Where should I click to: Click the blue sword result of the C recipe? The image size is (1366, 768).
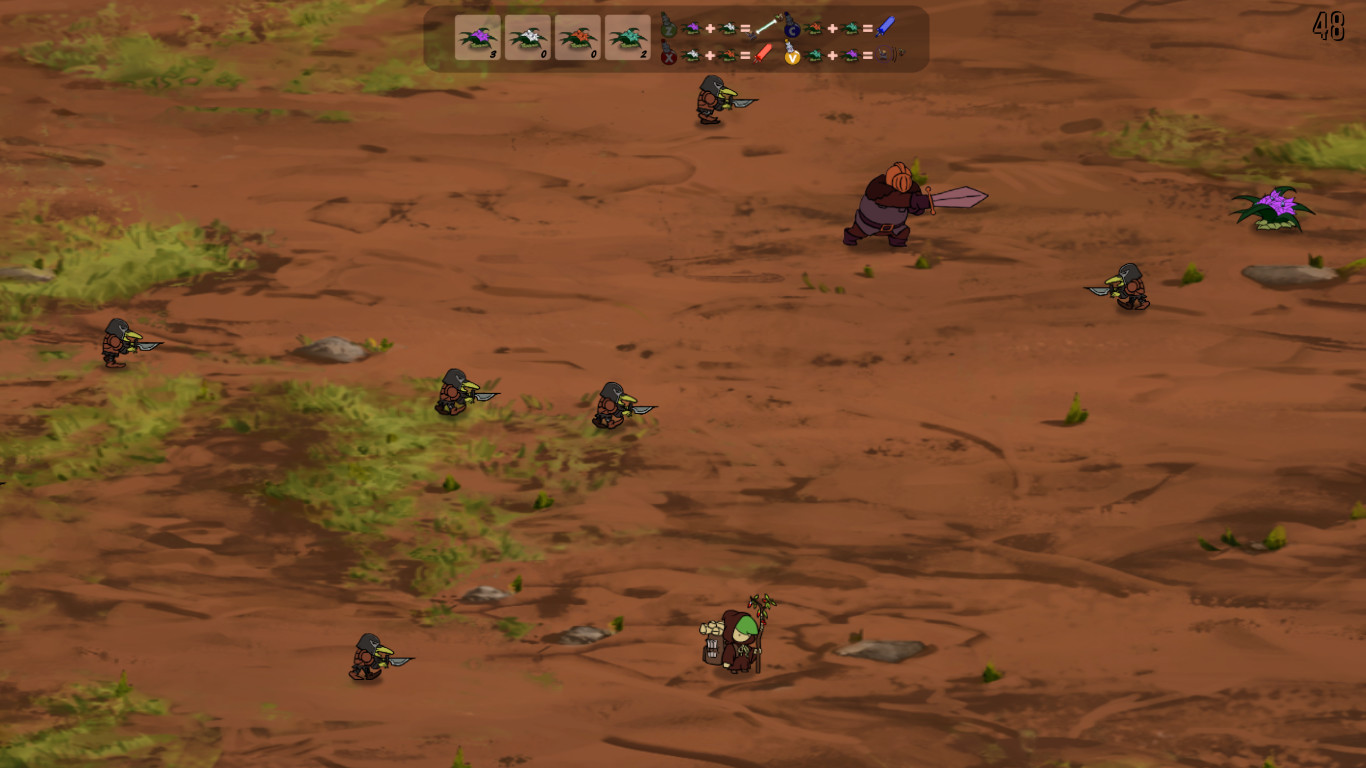[x=883, y=27]
